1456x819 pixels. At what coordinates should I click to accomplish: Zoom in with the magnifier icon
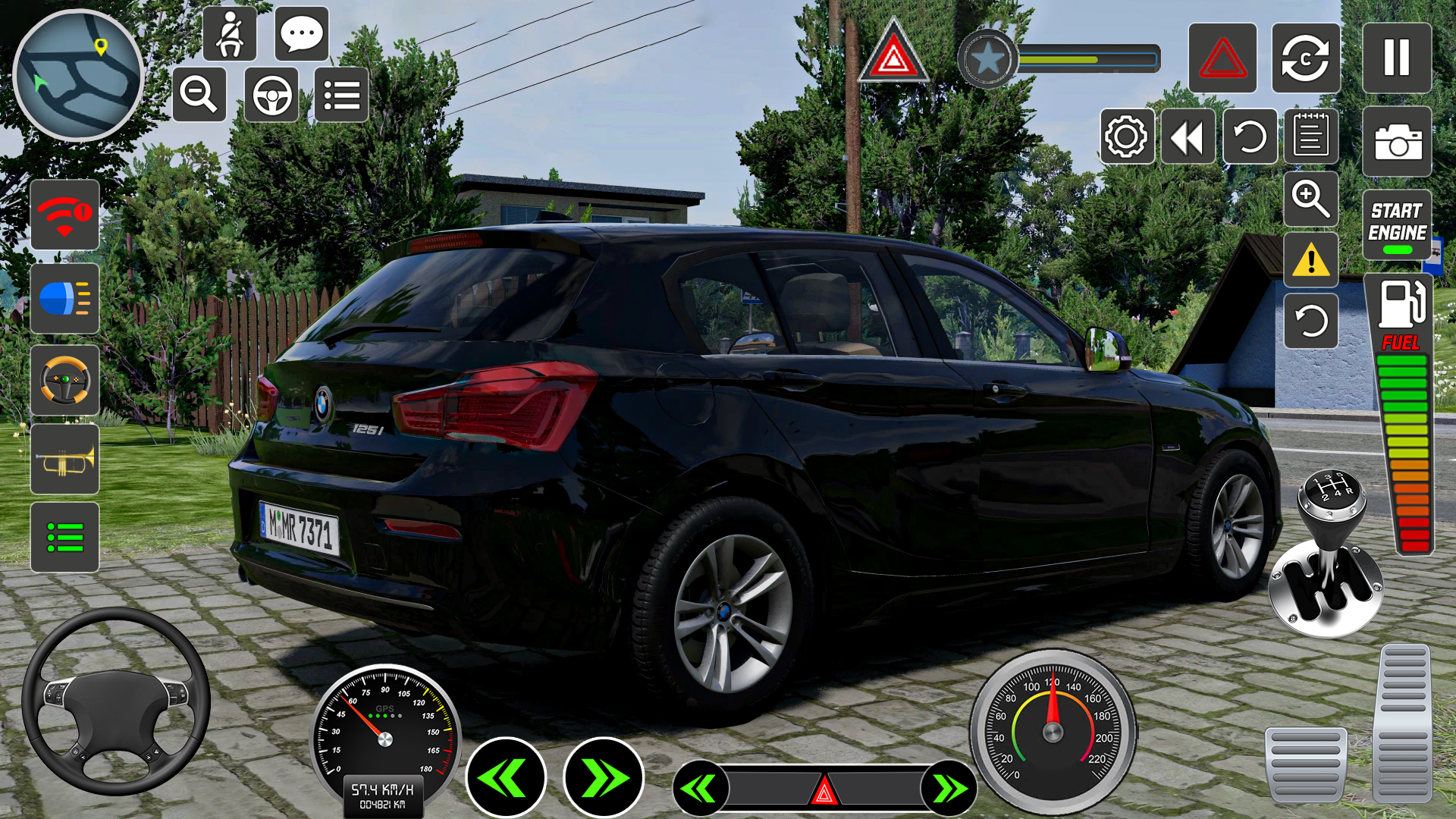click(1311, 199)
